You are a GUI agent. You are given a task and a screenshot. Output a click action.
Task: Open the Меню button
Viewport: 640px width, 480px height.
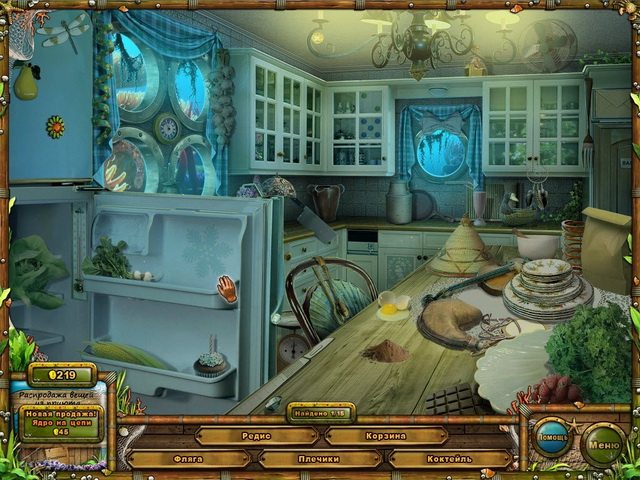pos(603,442)
